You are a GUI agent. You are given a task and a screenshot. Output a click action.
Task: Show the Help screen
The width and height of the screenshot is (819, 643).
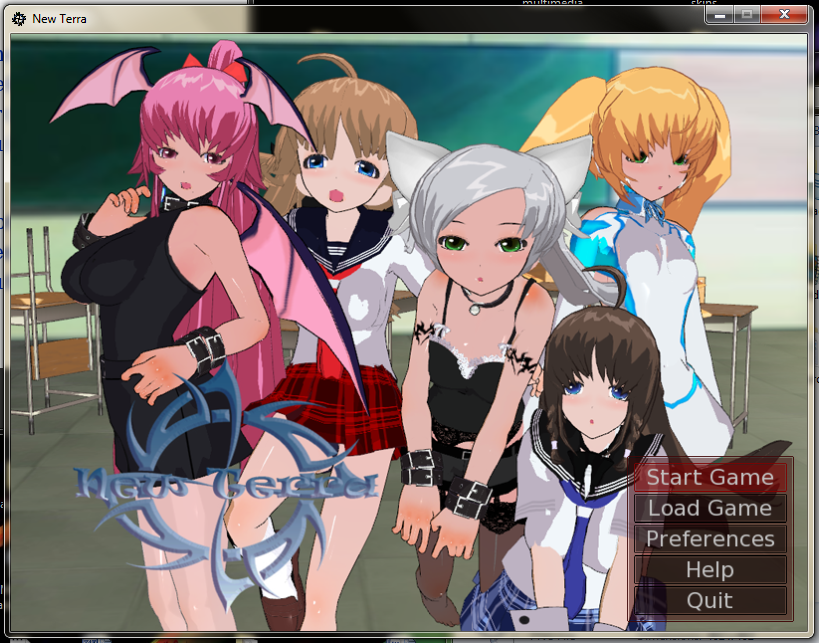tap(710, 570)
